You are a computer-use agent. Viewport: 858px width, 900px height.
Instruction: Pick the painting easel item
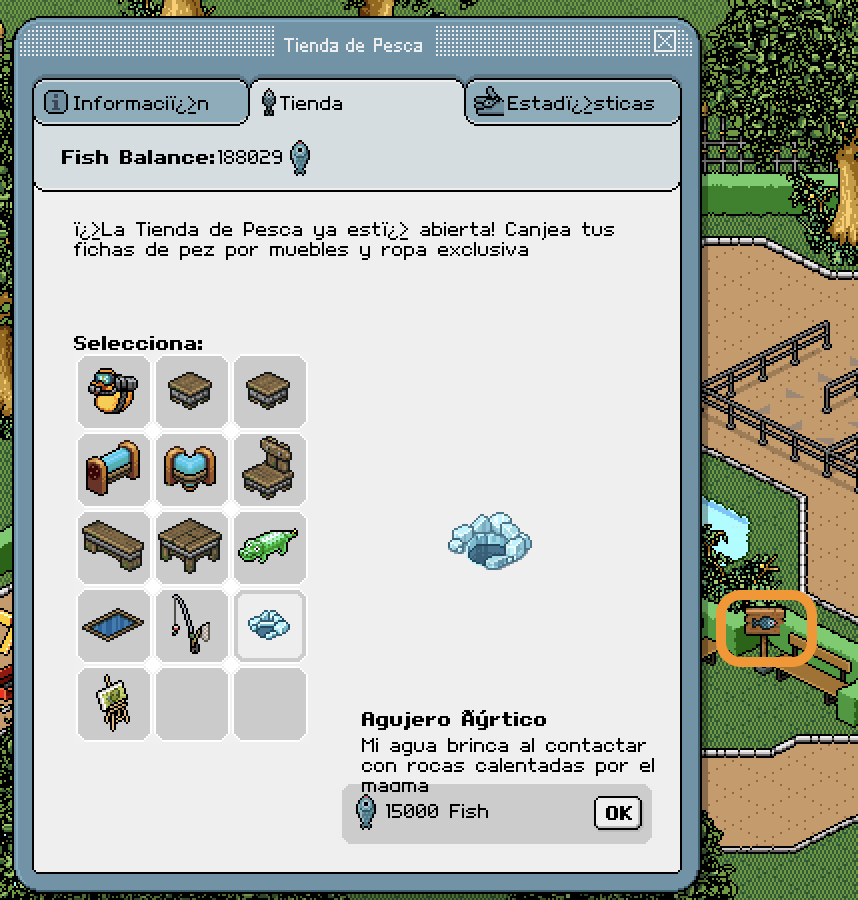(113, 703)
